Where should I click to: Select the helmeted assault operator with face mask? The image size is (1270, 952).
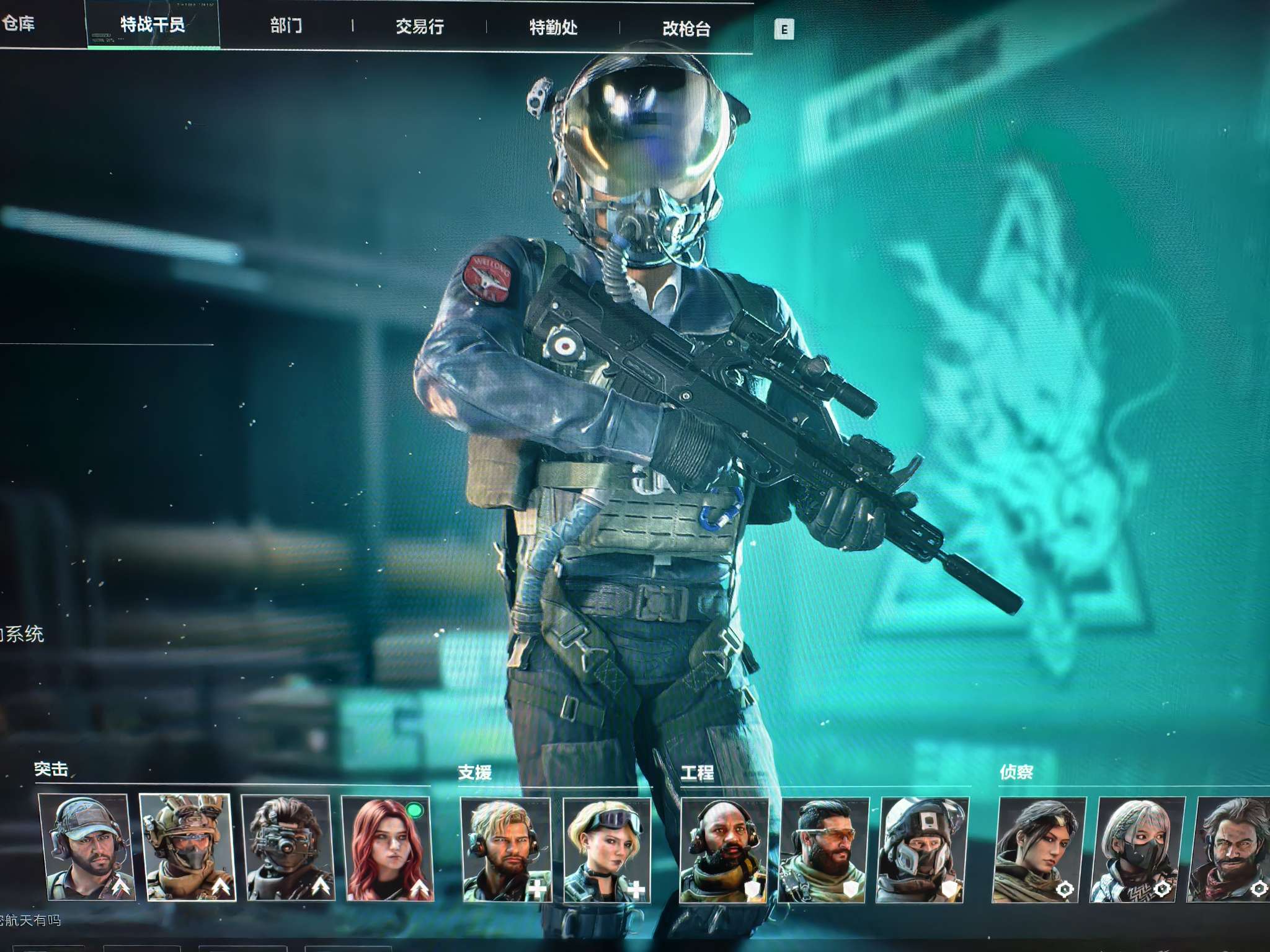point(187,847)
